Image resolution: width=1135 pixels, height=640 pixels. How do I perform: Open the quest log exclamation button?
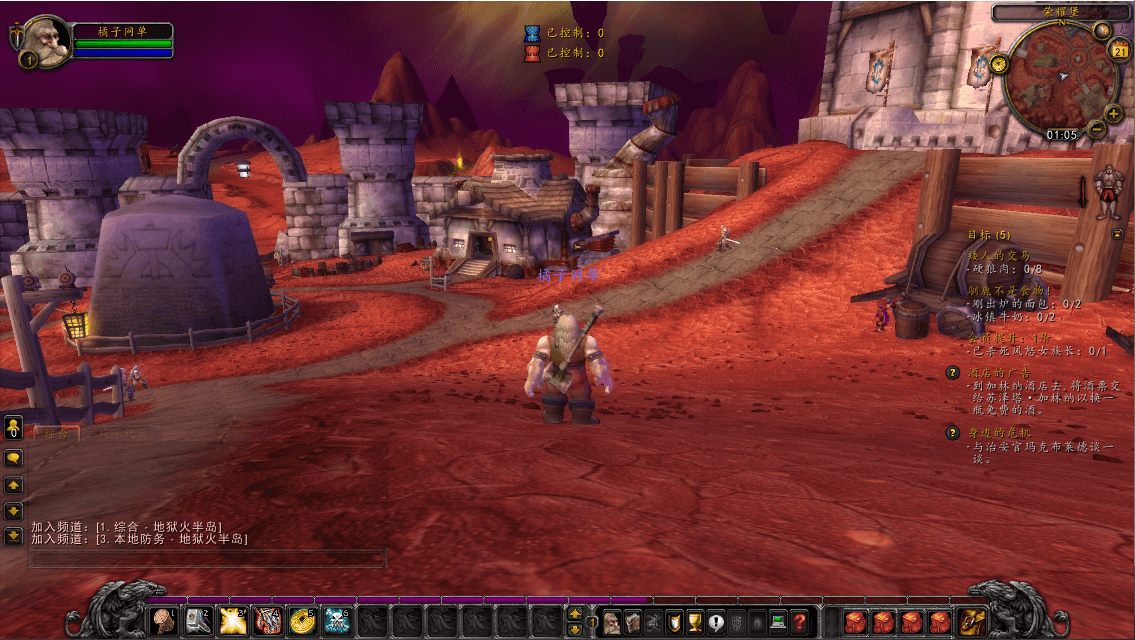tap(716, 622)
